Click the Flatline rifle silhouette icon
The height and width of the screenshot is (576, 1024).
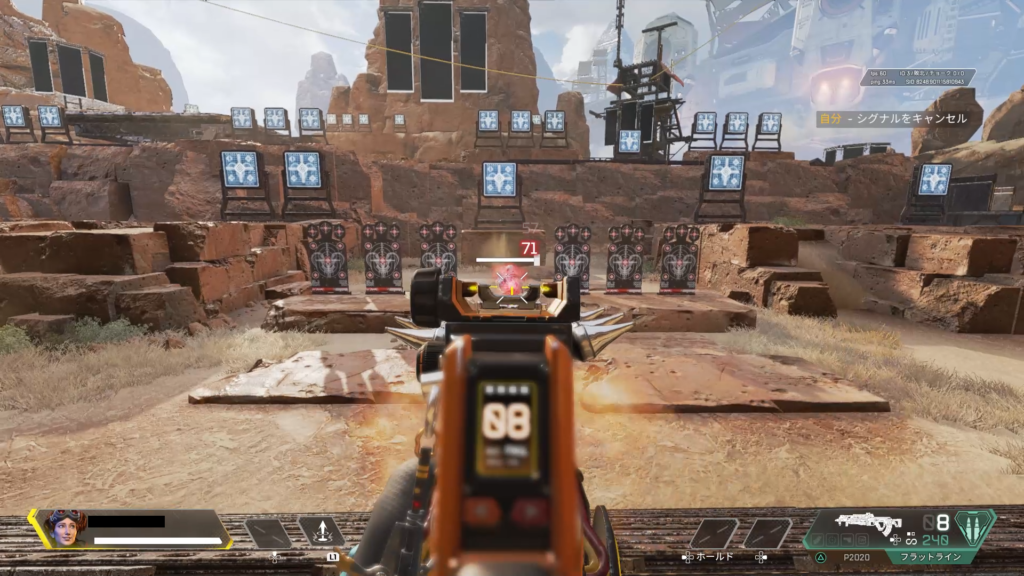point(868,522)
